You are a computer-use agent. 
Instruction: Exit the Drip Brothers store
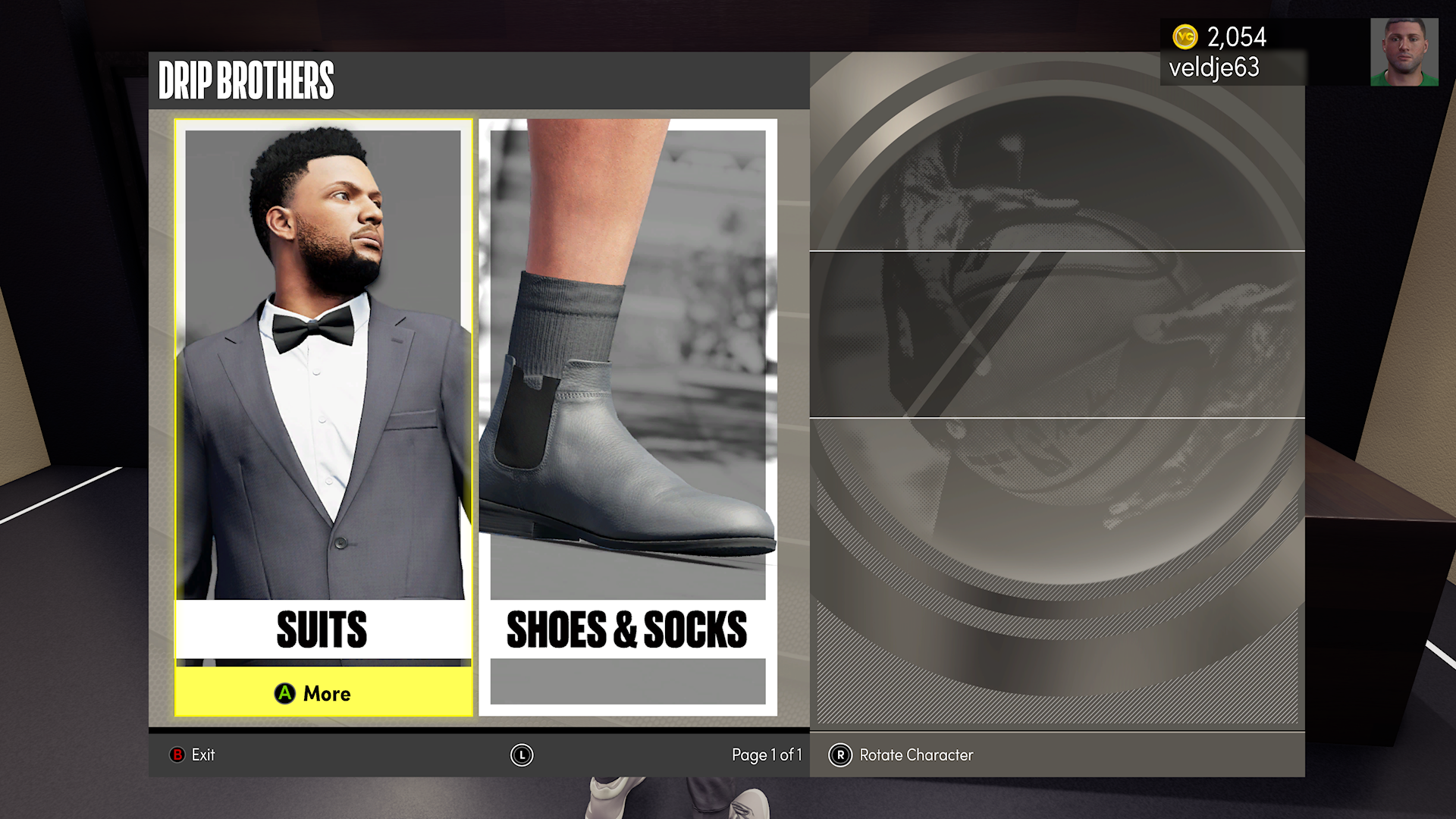pos(193,755)
